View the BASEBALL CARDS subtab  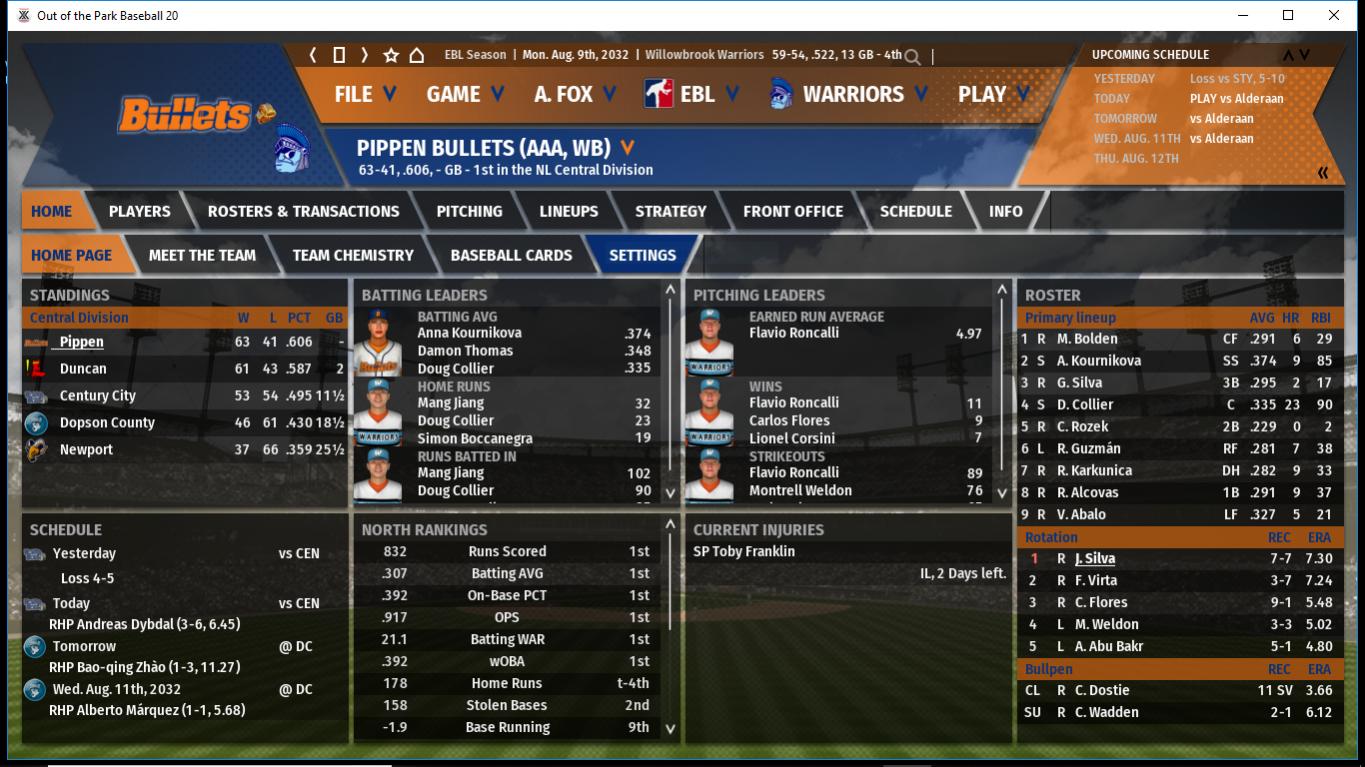(x=511, y=255)
